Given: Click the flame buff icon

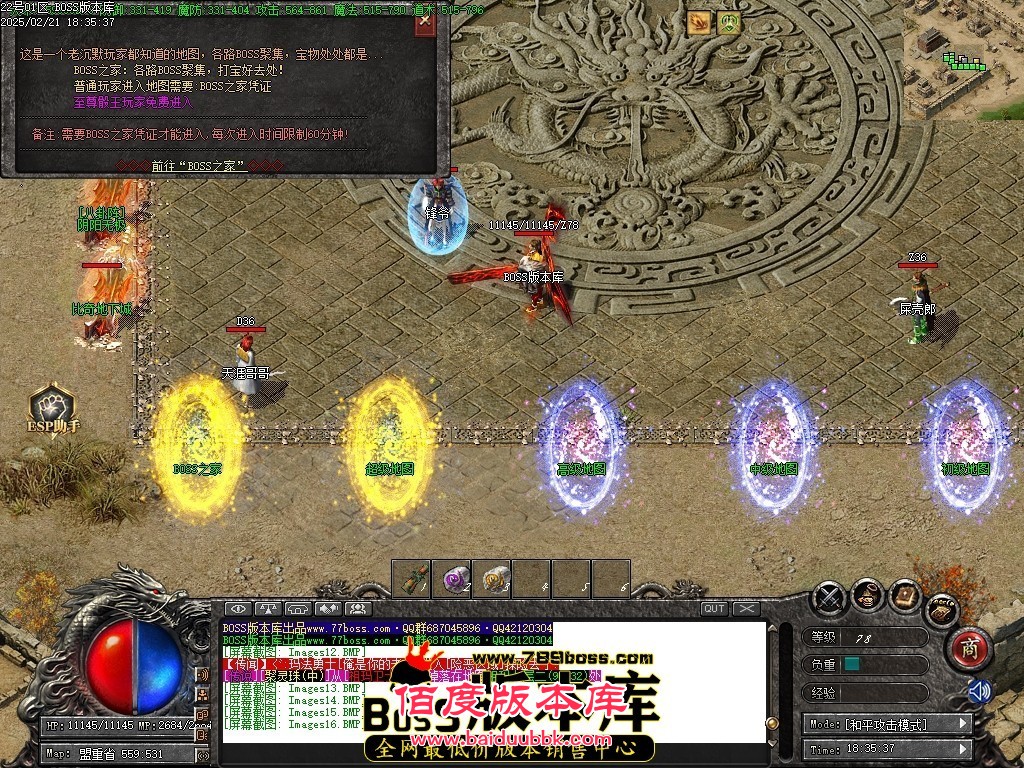Looking at the screenshot, I should coord(700,22).
